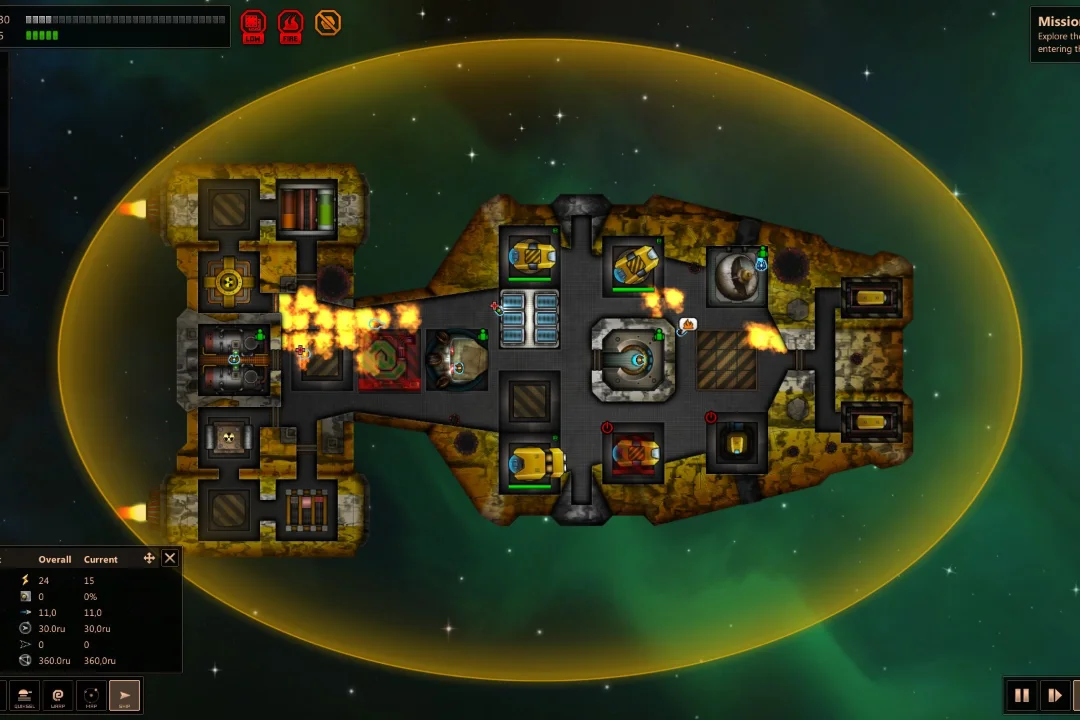This screenshot has height=720, width=1080.
Task: Close the ship stats panel
Action: (170, 558)
